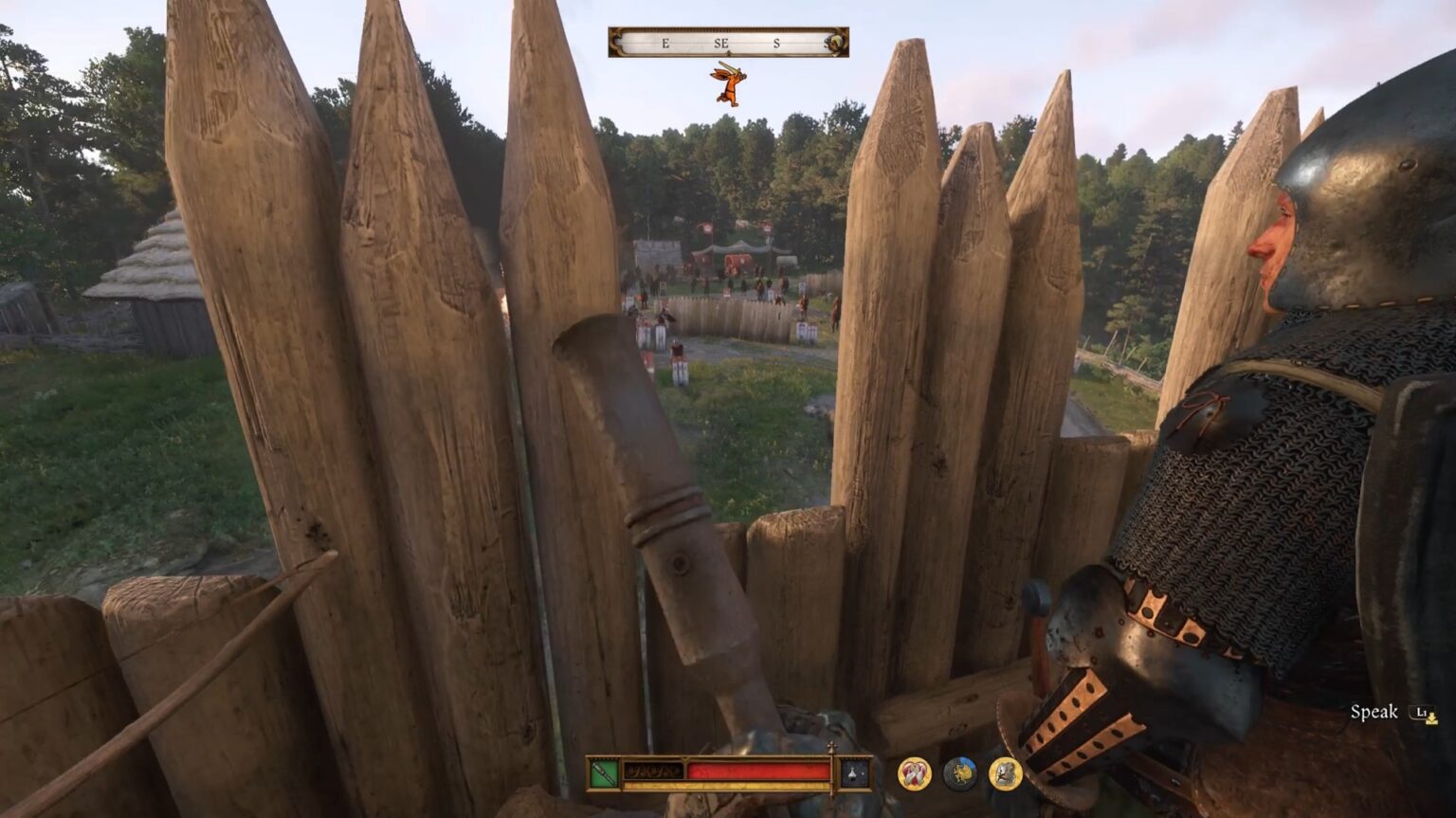The height and width of the screenshot is (818, 1456).
Task: Open the active potion effect flask icon
Action: tap(851, 775)
